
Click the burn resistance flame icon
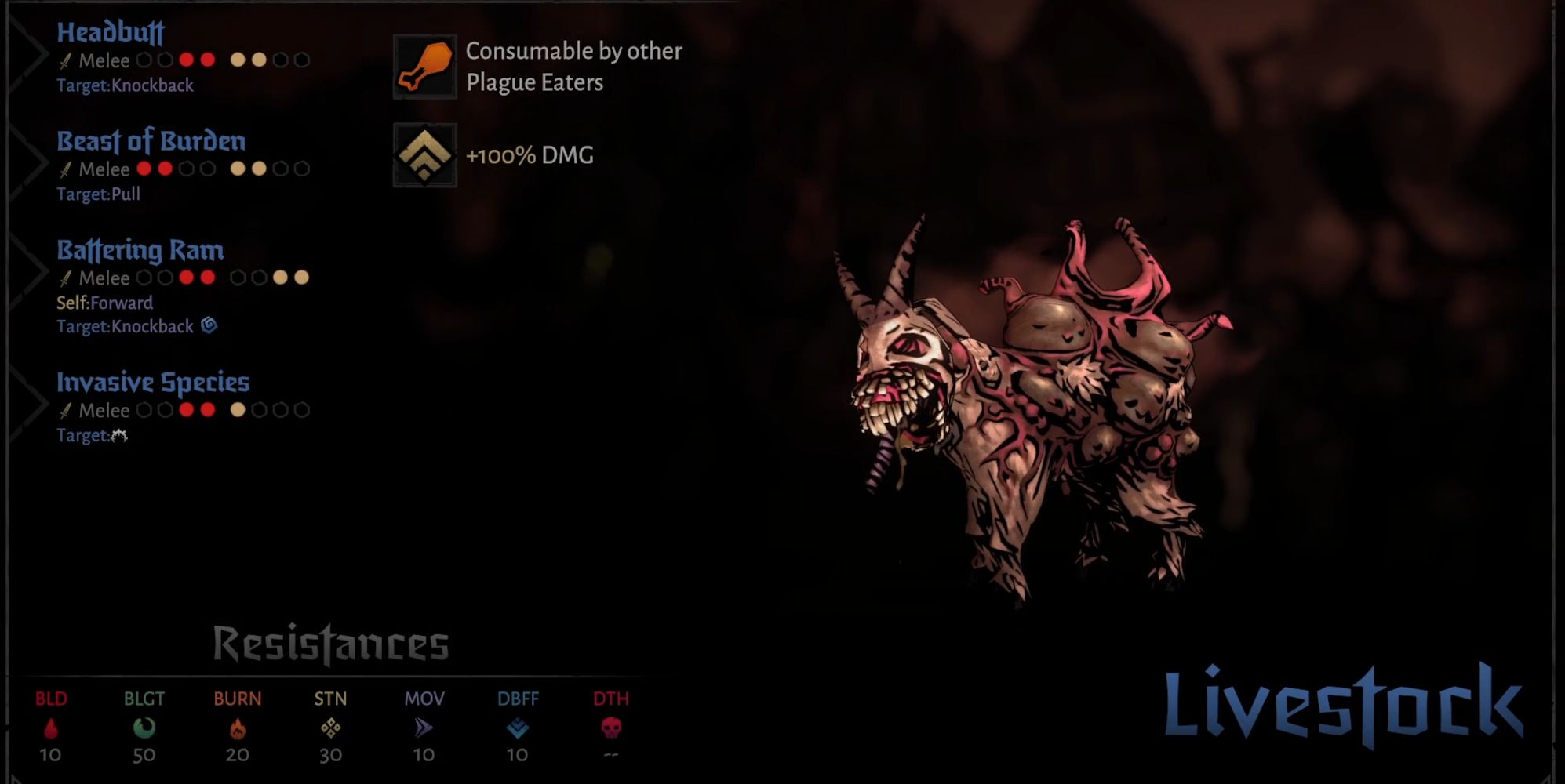tap(238, 729)
